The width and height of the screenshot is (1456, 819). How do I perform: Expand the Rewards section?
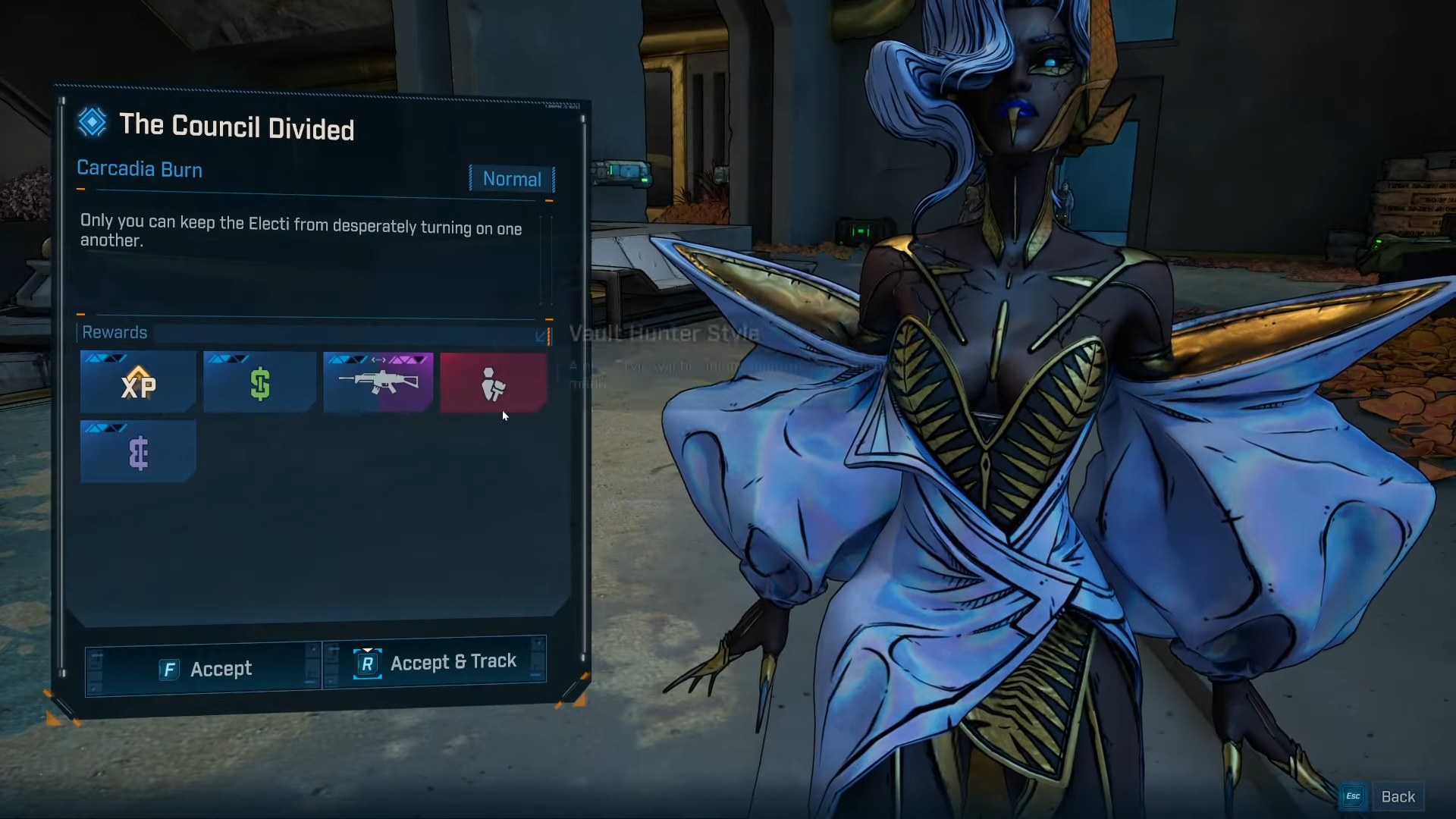[115, 332]
